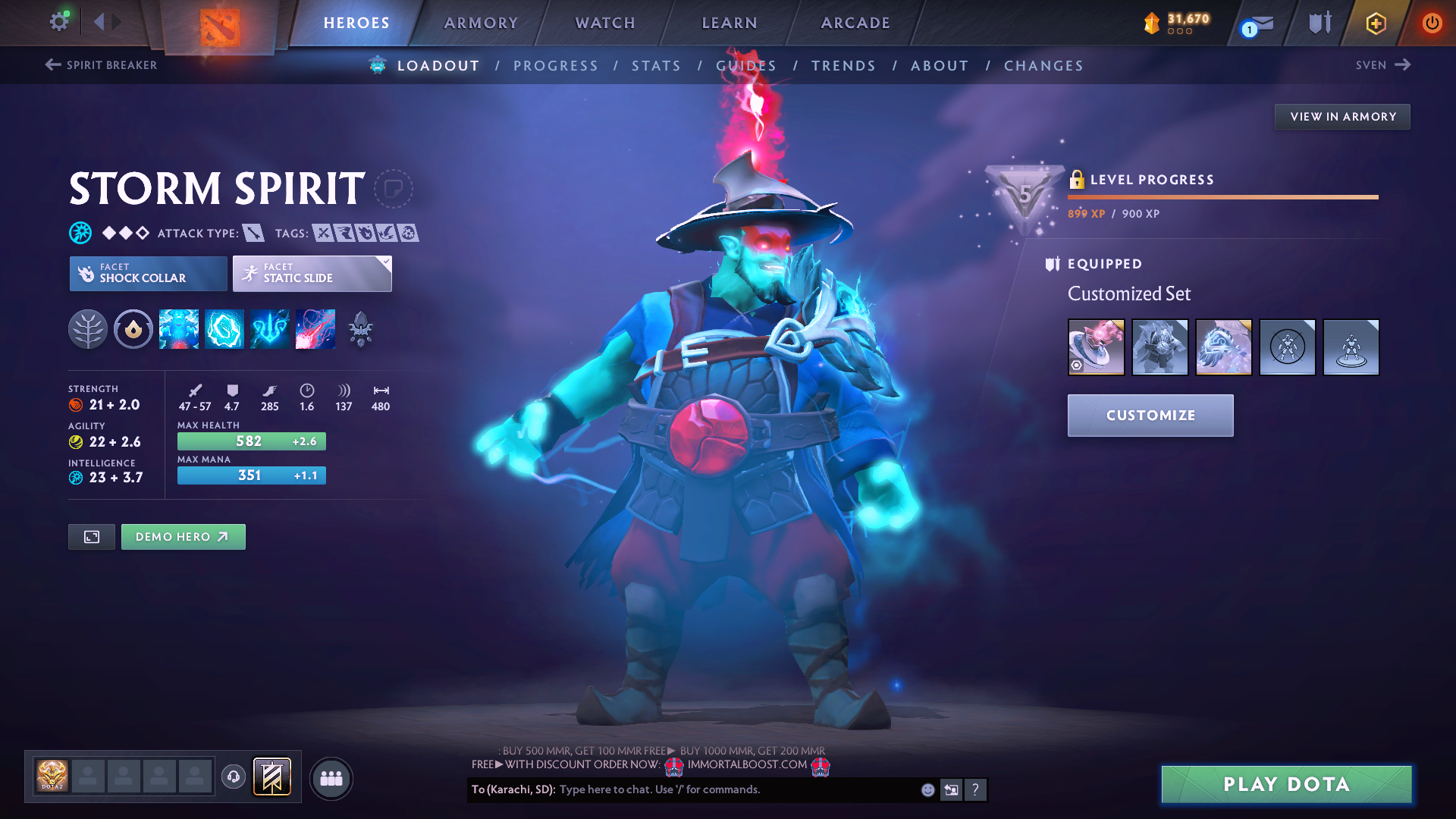Start matchmaking with Play Dota
Image resolution: width=1456 pixels, height=819 pixels.
pyautogui.click(x=1286, y=784)
